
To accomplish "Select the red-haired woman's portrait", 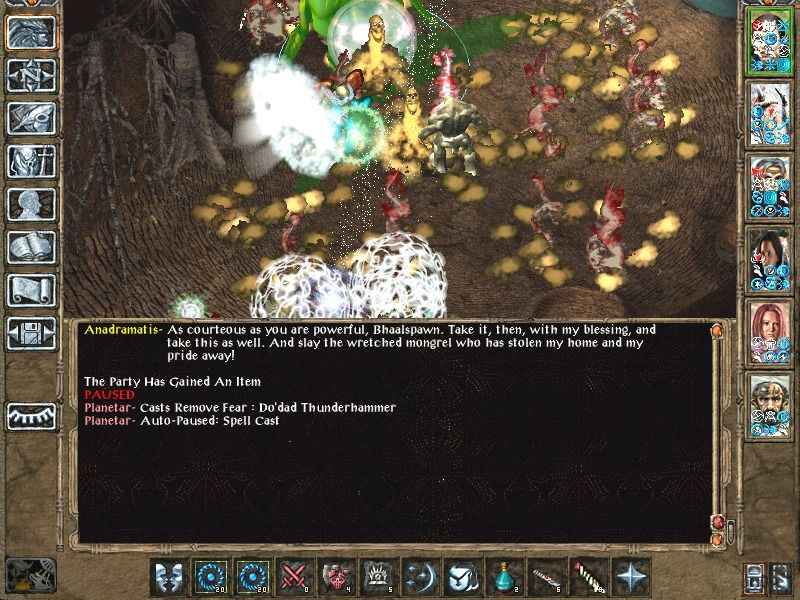I will point(772,333).
